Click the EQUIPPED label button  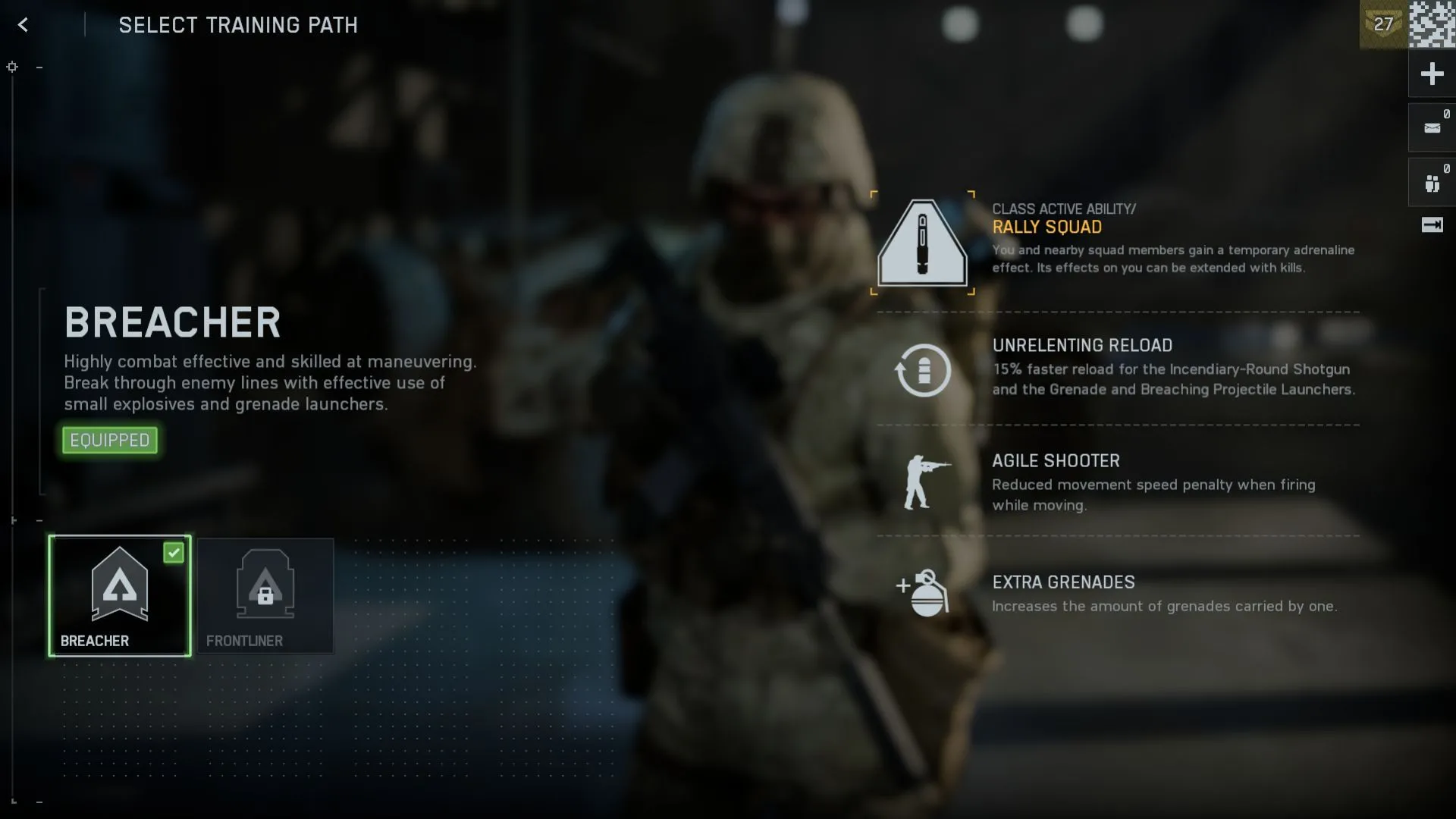click(109, 440)
